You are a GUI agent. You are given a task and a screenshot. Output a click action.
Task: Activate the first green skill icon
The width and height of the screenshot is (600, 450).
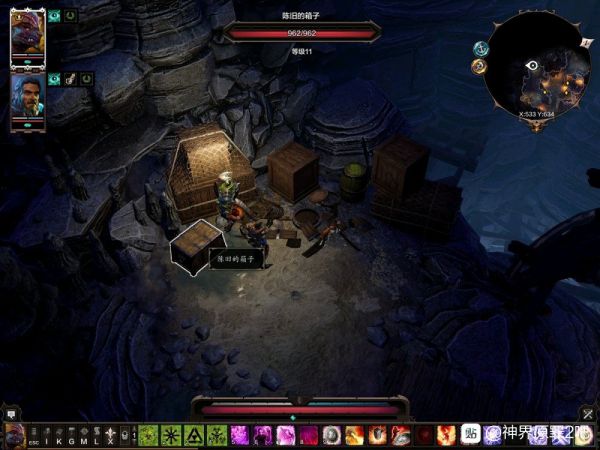148,435
